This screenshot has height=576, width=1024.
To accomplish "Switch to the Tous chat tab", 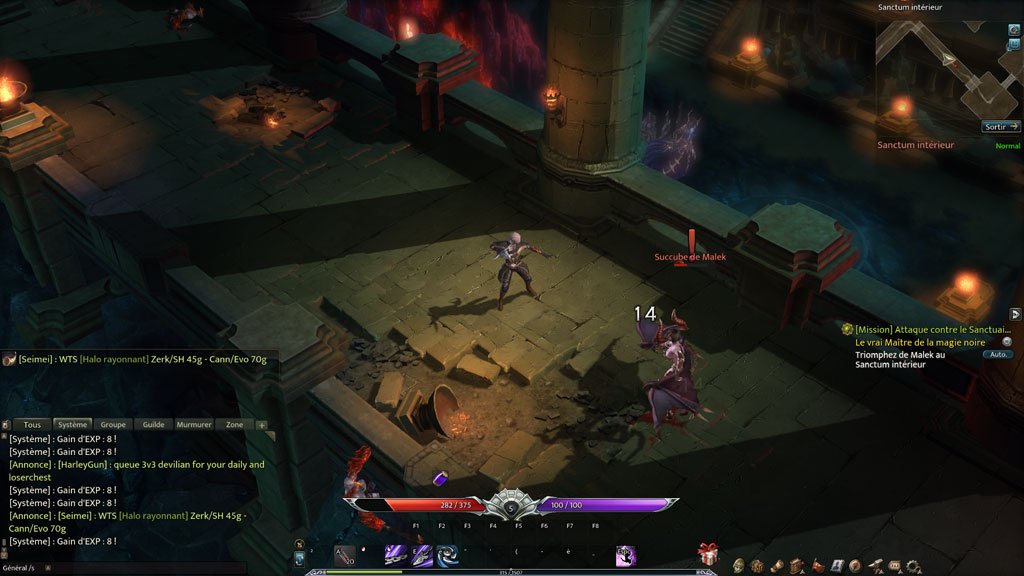I will tap(33, 425).
